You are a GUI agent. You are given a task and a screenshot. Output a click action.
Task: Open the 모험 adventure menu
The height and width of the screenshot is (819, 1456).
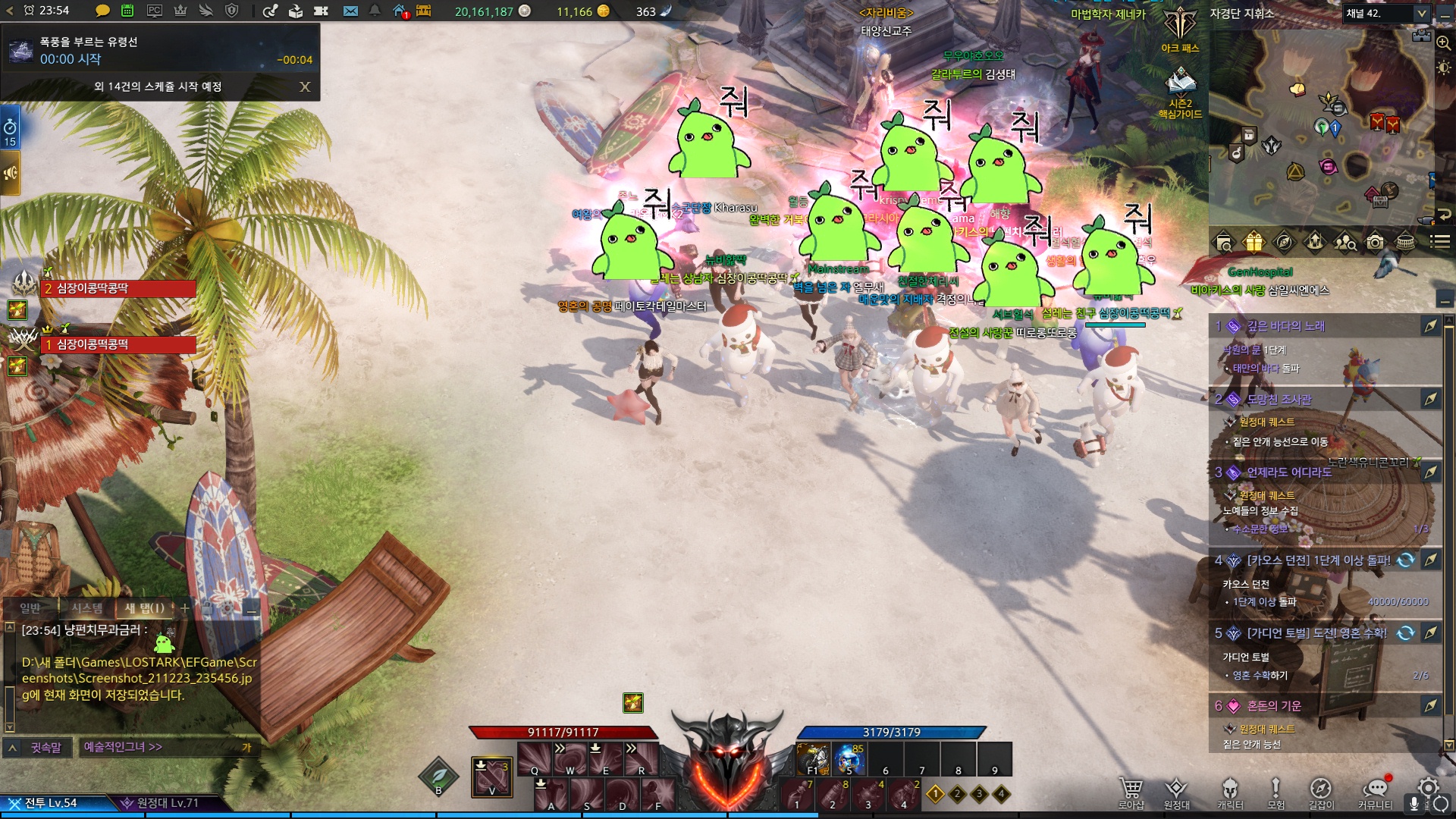tap(1276, 792)
